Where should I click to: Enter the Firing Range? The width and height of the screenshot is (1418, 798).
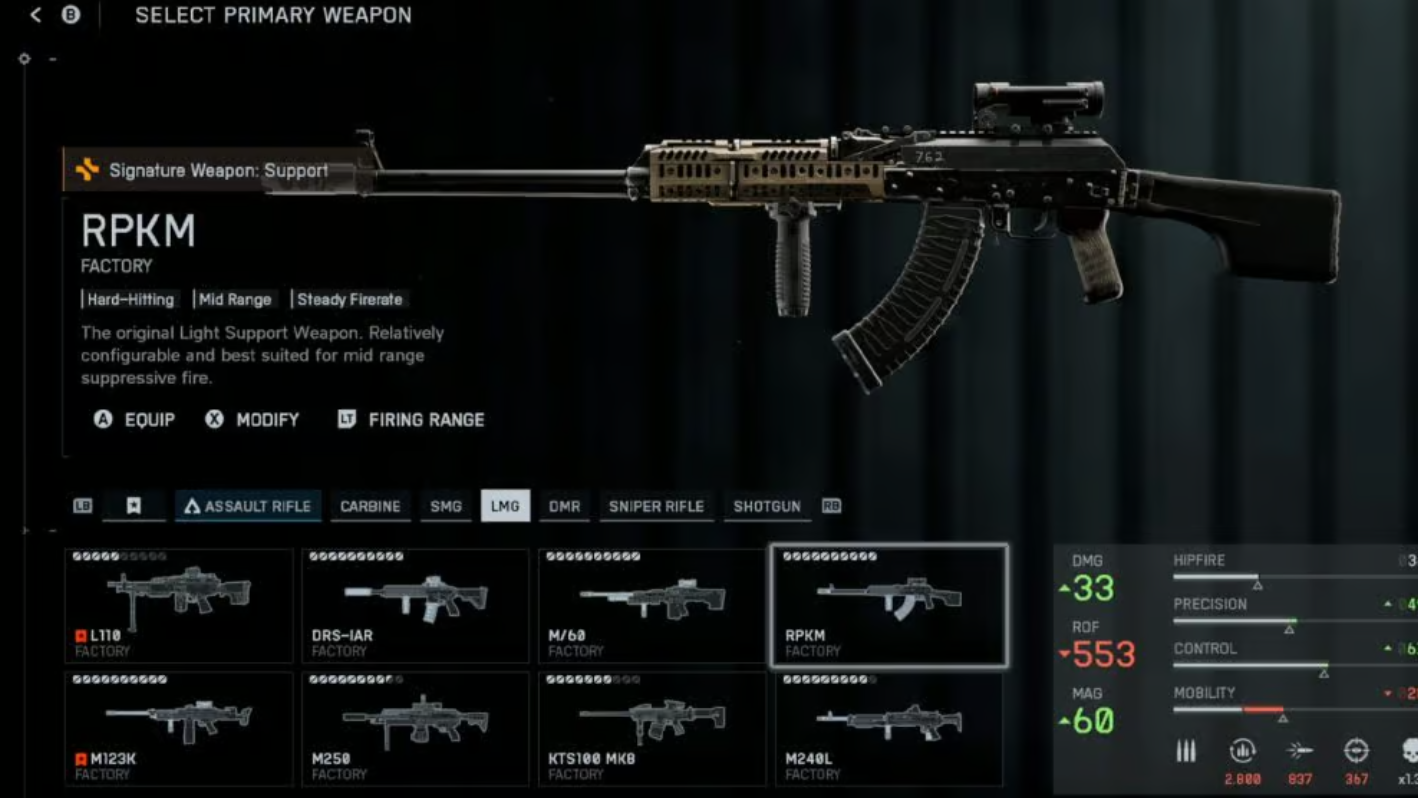tap(411, 420)
